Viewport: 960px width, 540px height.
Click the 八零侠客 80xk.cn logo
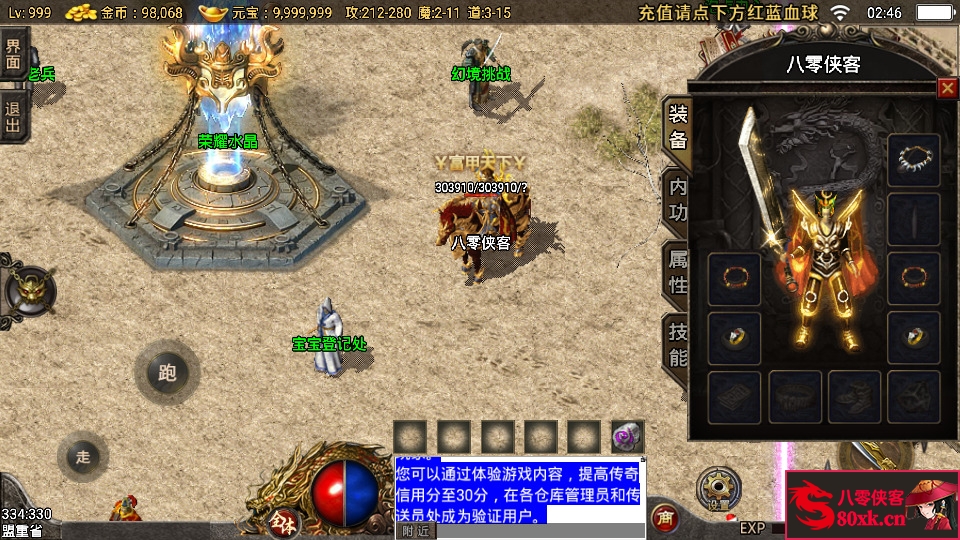(x=872, y=506)
